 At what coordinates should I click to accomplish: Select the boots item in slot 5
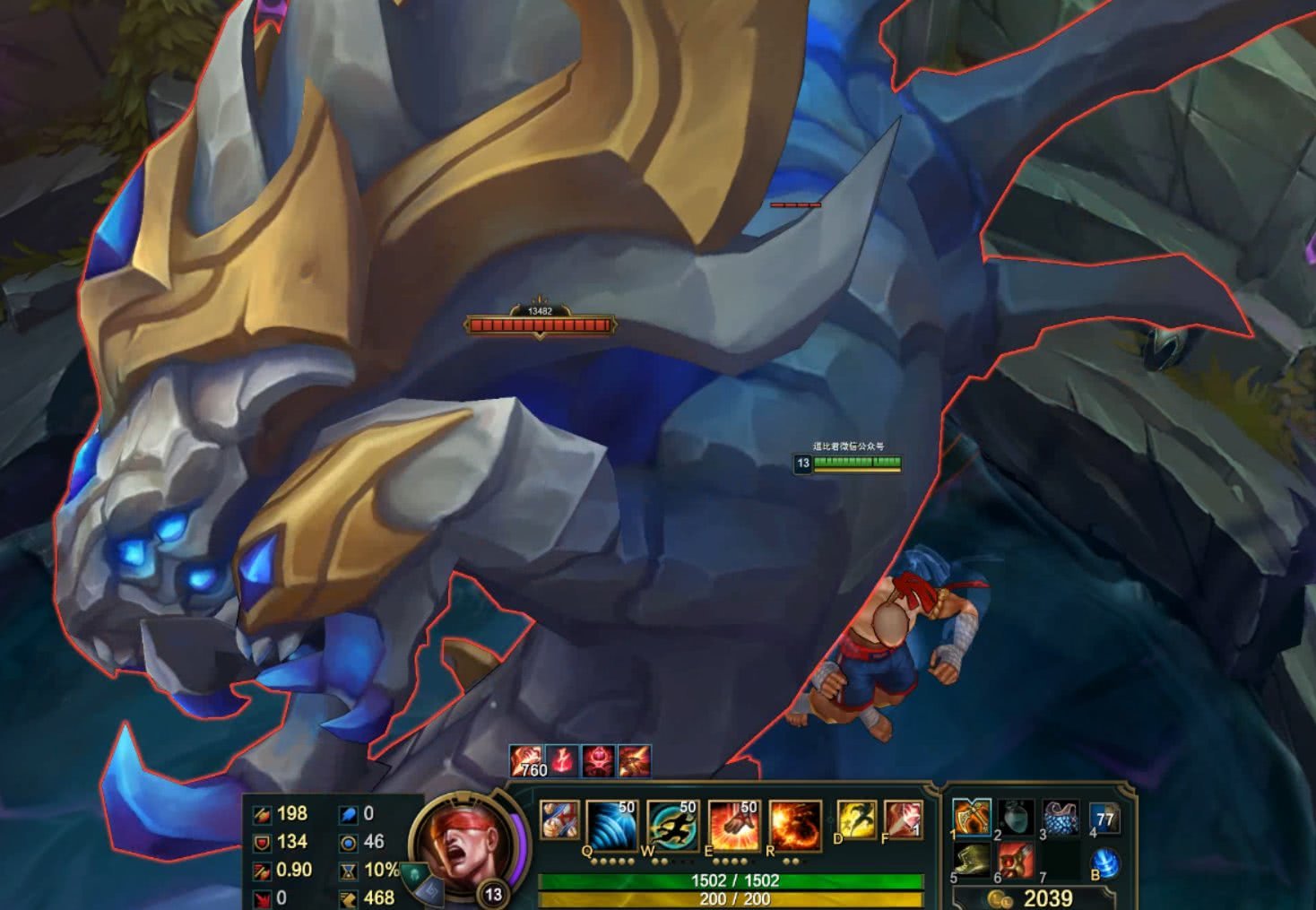tap(972, 860)
